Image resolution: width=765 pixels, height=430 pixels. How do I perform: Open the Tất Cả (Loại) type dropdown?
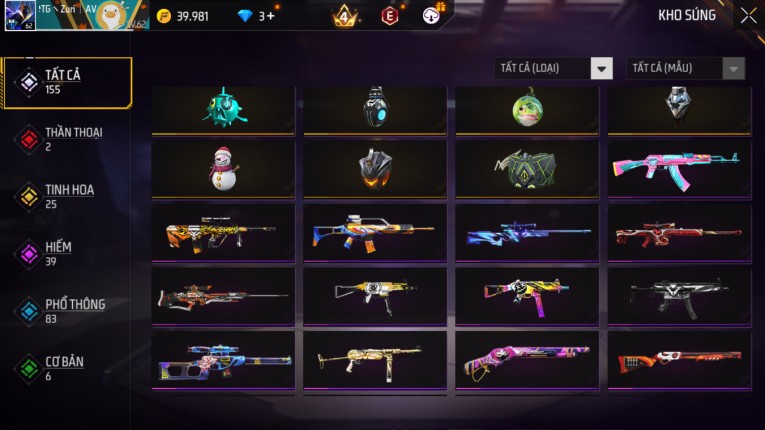554,68
